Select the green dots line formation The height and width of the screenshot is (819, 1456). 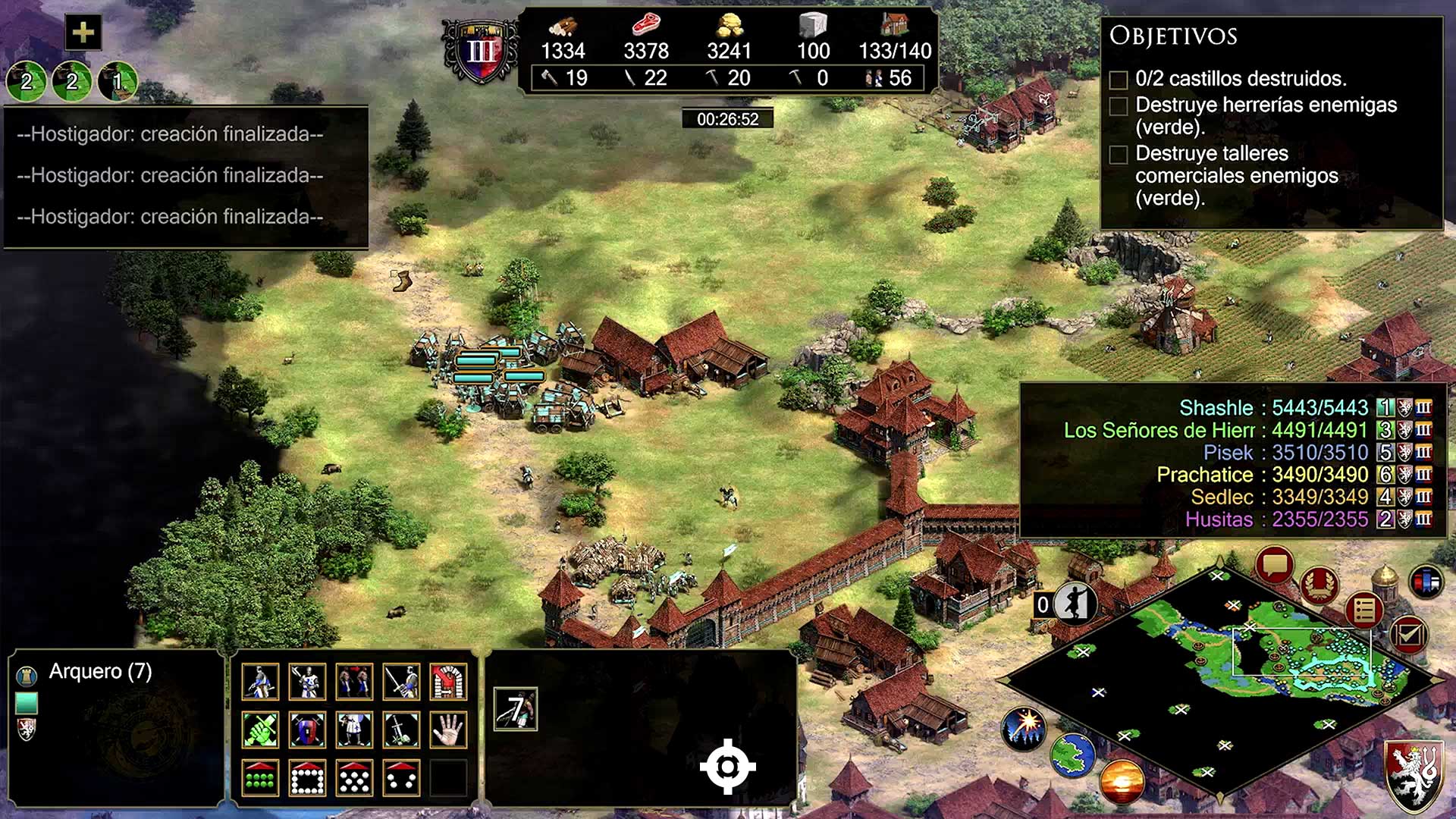(260, 777)
